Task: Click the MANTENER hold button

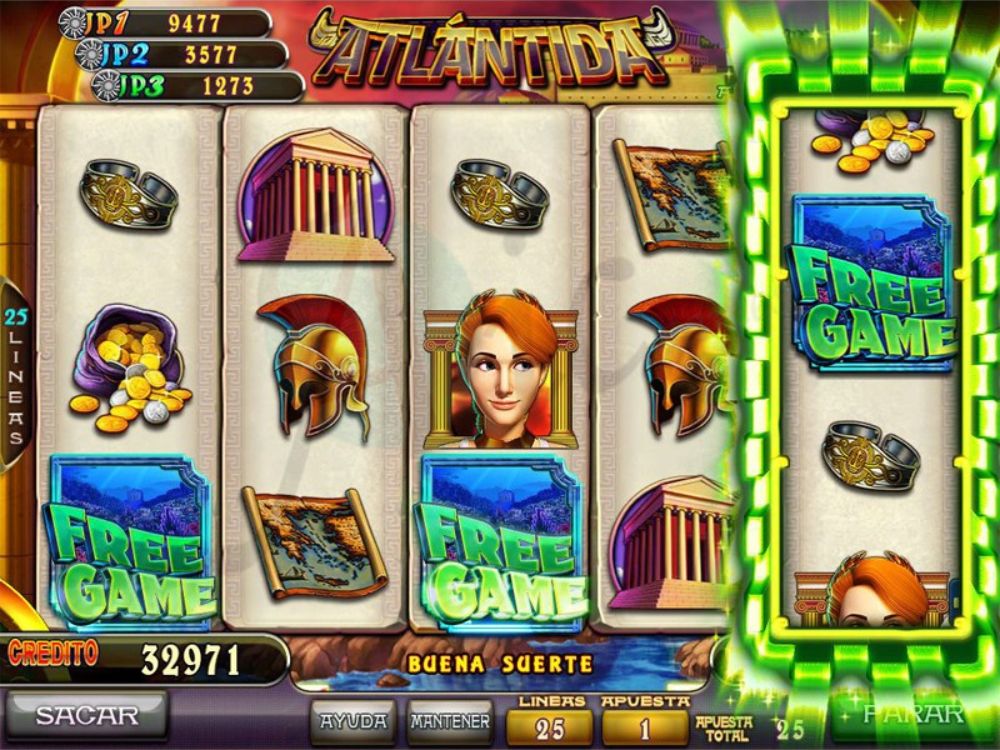Action: (450, 720)
